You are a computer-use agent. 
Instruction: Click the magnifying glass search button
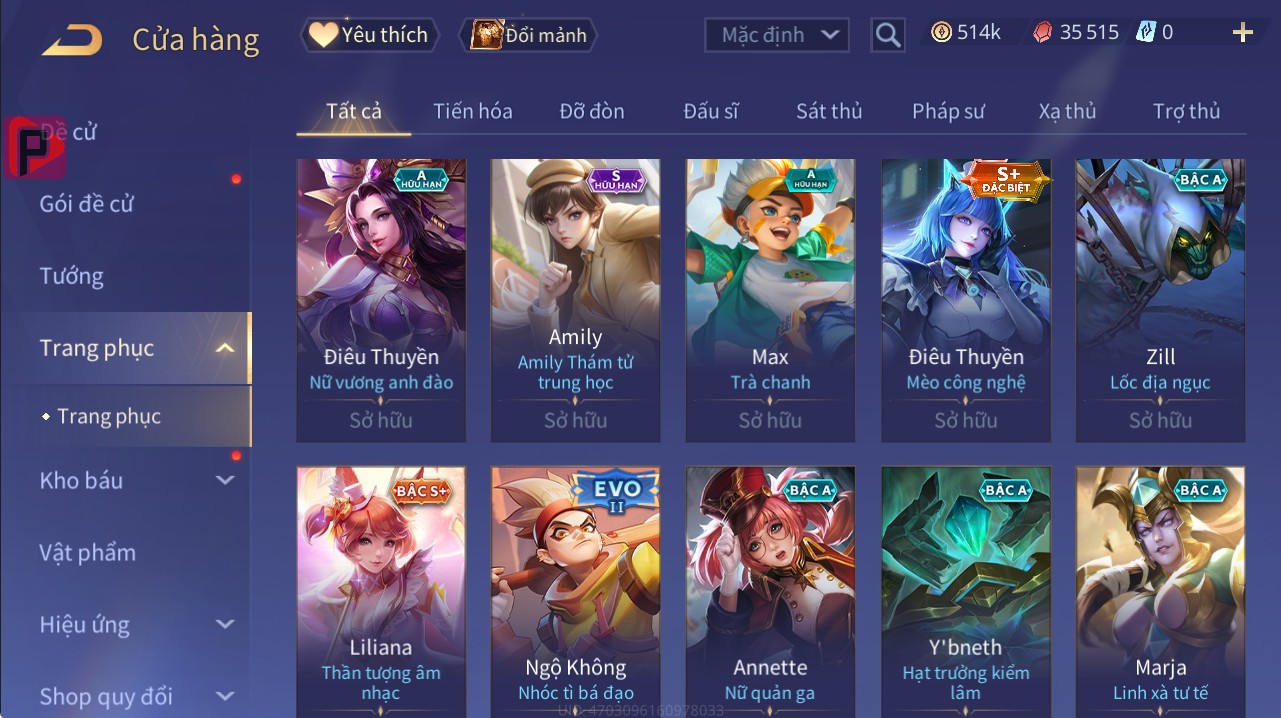pyautogui.click(x=887, y=35)
